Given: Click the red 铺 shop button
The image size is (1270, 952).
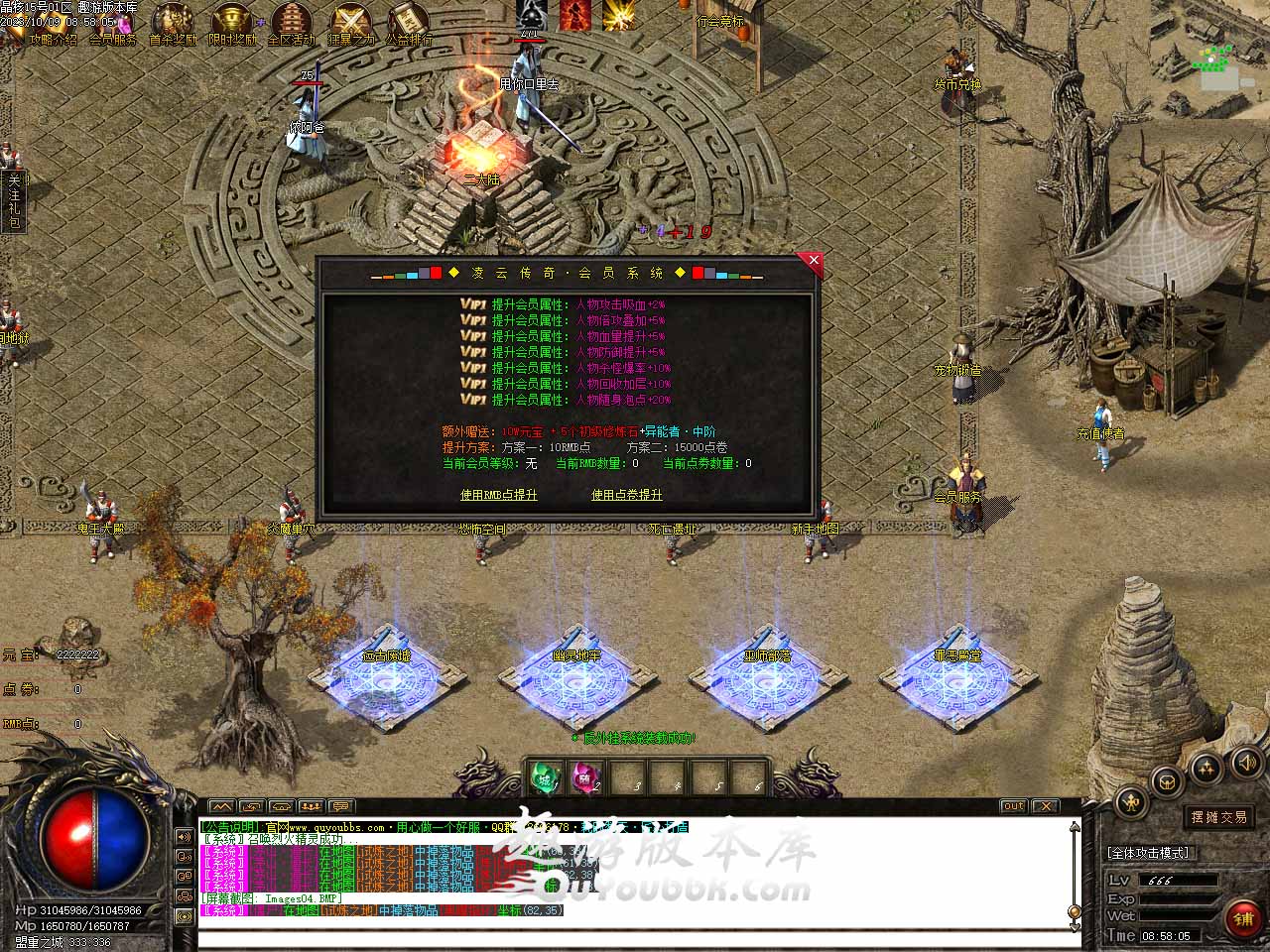Looking at the screenshot, I should tap(1243, 919).
